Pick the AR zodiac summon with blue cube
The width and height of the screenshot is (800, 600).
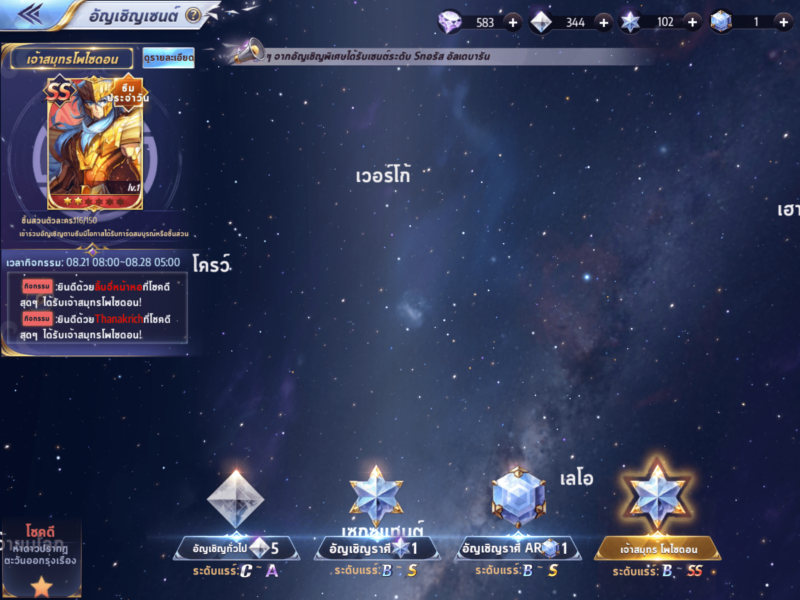pyautogui.click(x=518, y=548)
